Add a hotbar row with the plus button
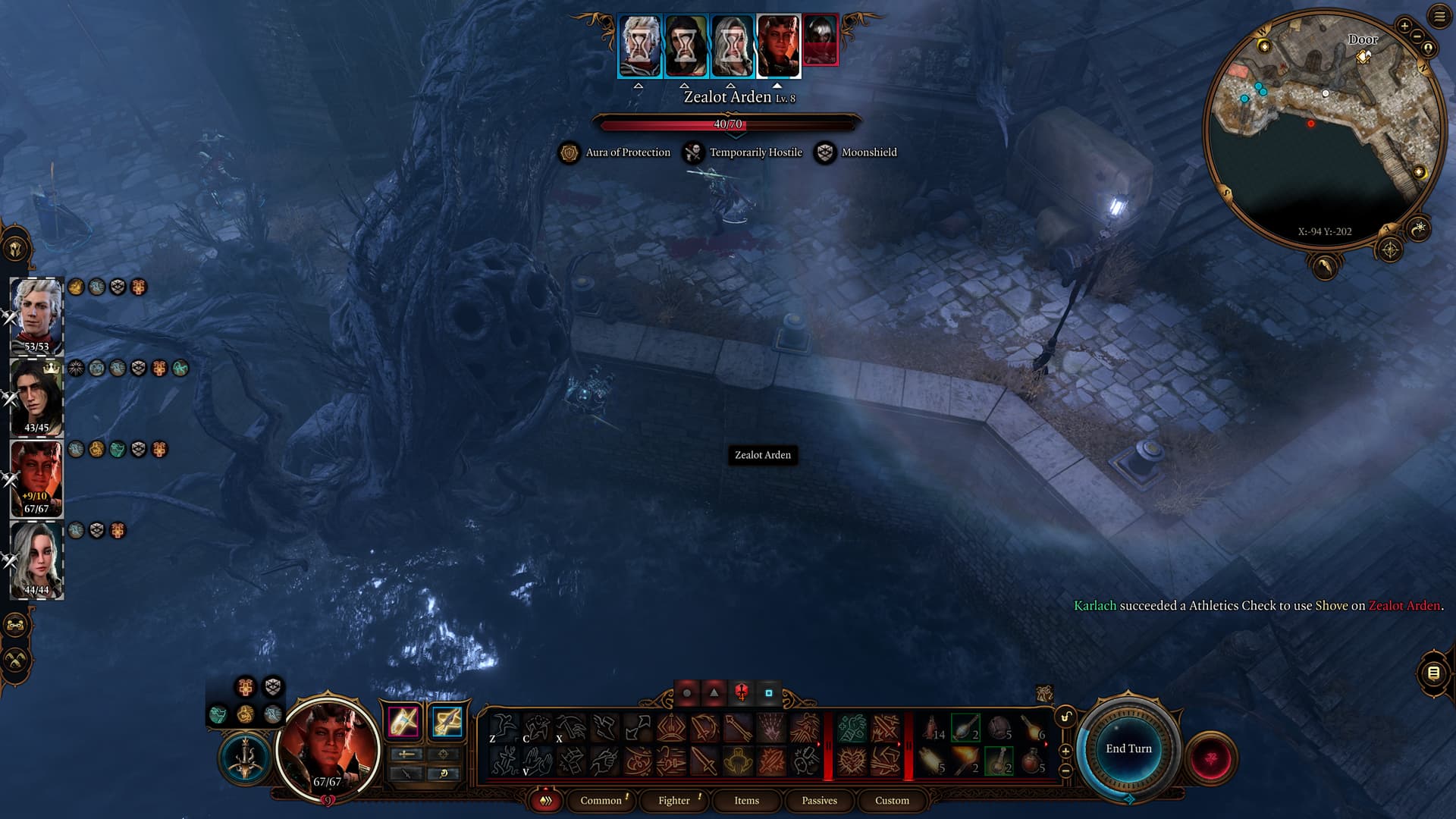1456x819 pixels. pyautogui.click(x=1065, y=751)
